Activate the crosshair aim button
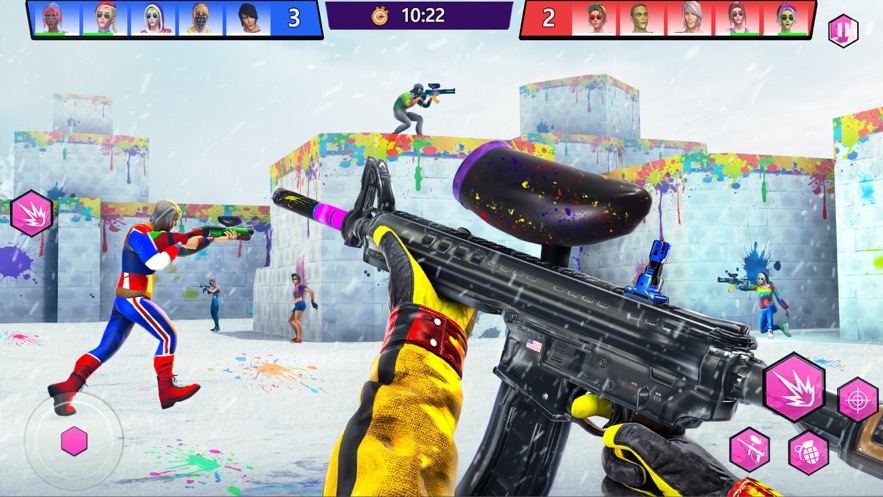This screenshot has height=497, width=883. pyautogui.click(x=857, y=398)
